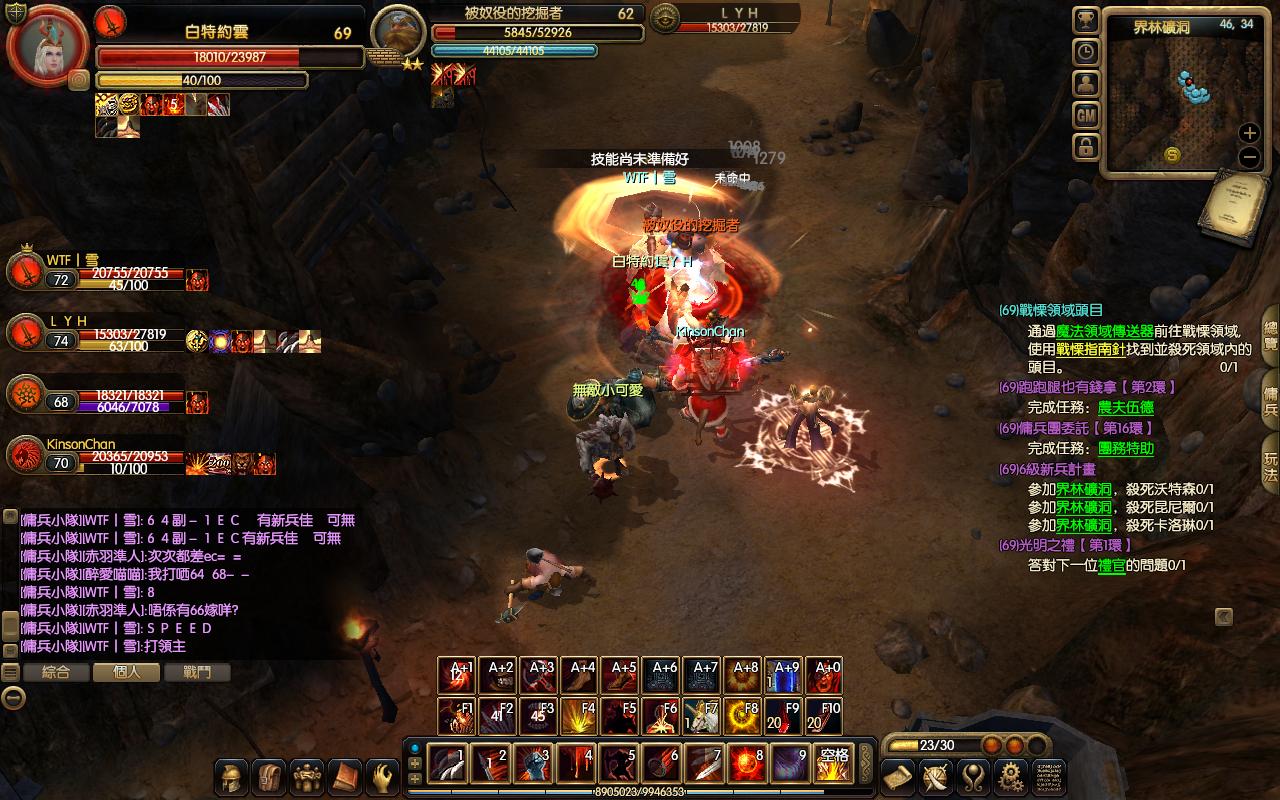This screenshot has width=1280, height=800.
Task: Switch to the 綜合 chat tab
Action: pyautogui.click(x=55, y=673)
